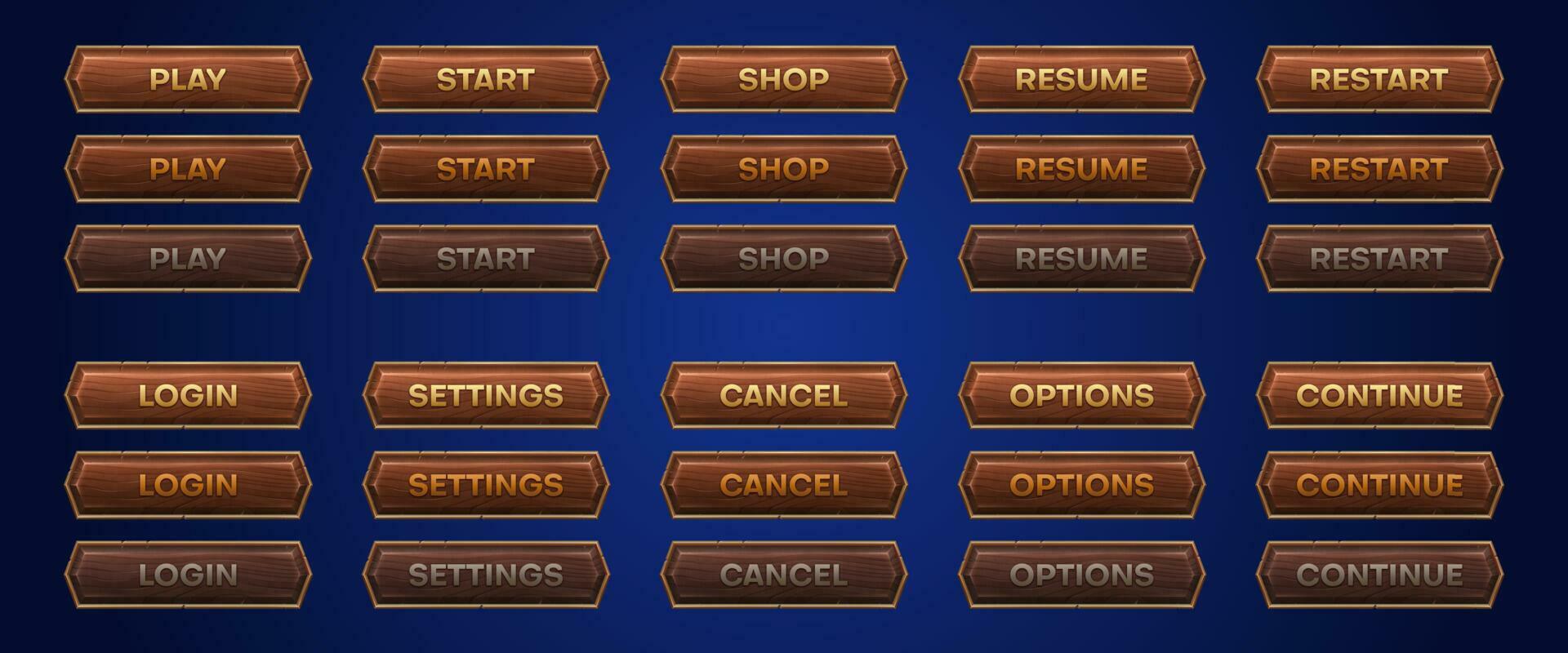The height and width of the screenshot is (653, 1568).
Task: Click the RESUME button in the top row
Action: point(1082,79)
